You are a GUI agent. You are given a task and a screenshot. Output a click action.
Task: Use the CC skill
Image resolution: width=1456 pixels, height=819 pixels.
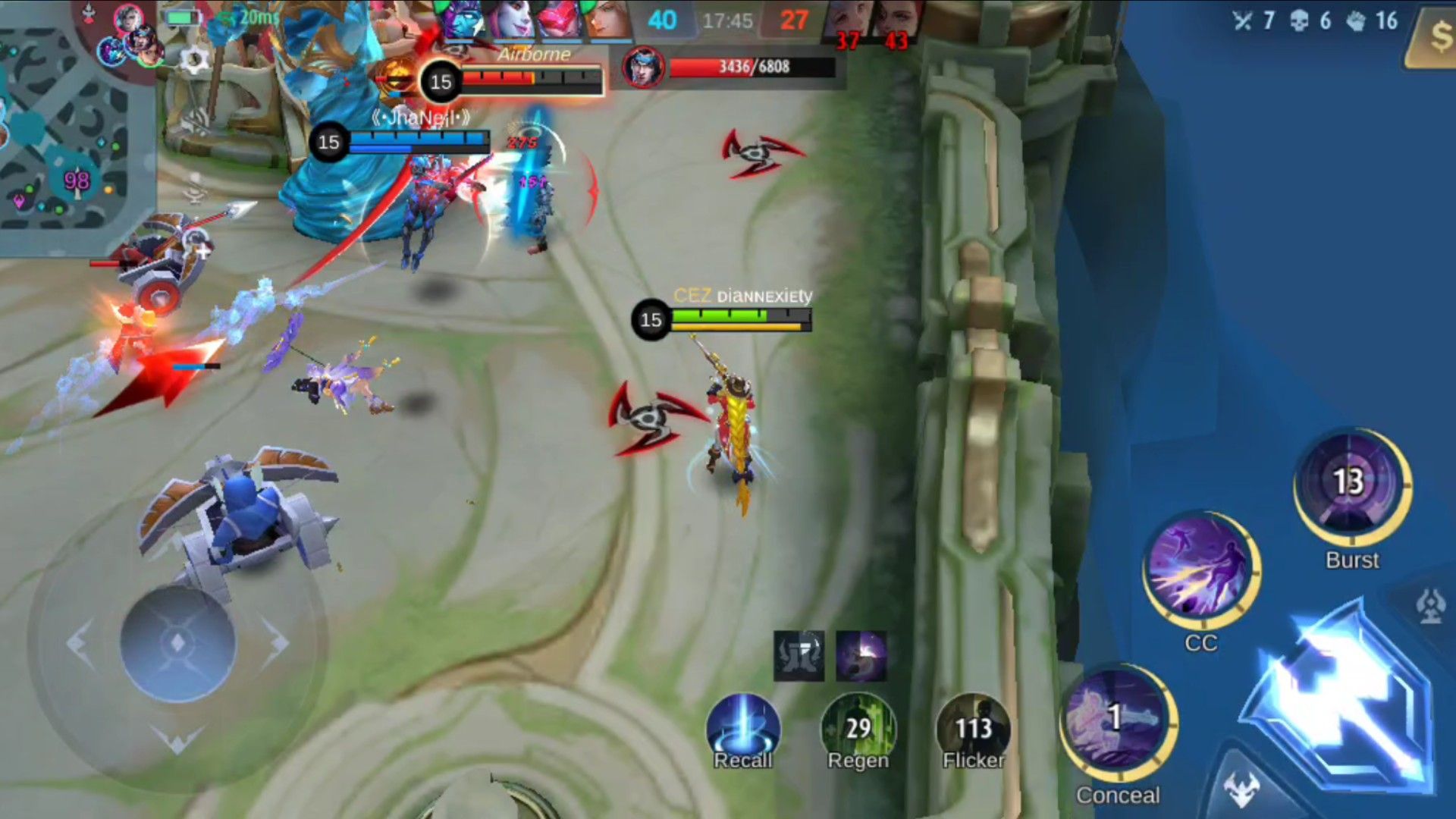click(1200, 570)
